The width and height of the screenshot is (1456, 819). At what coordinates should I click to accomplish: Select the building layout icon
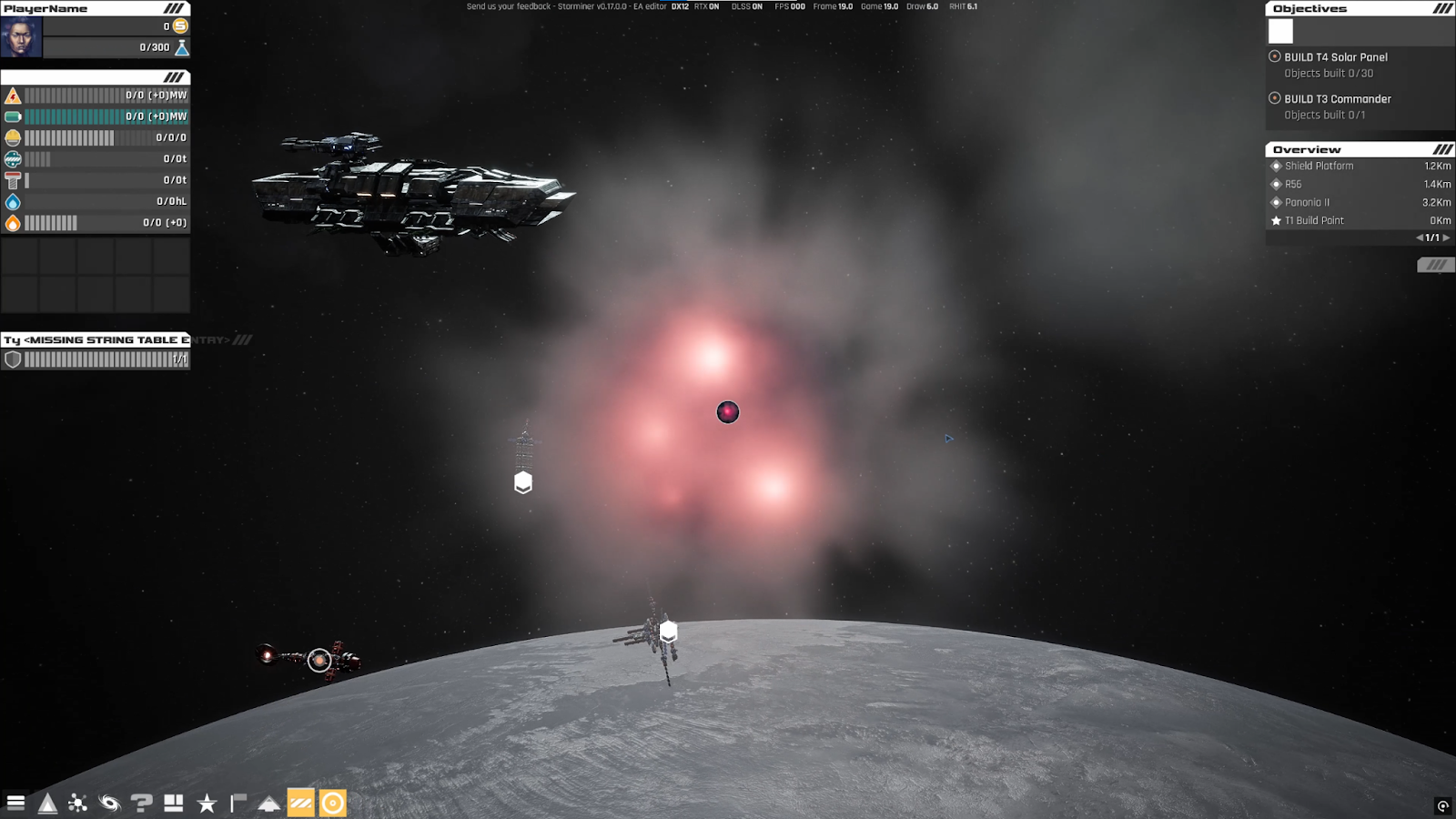pyautogui.click(x=173, y=804)
